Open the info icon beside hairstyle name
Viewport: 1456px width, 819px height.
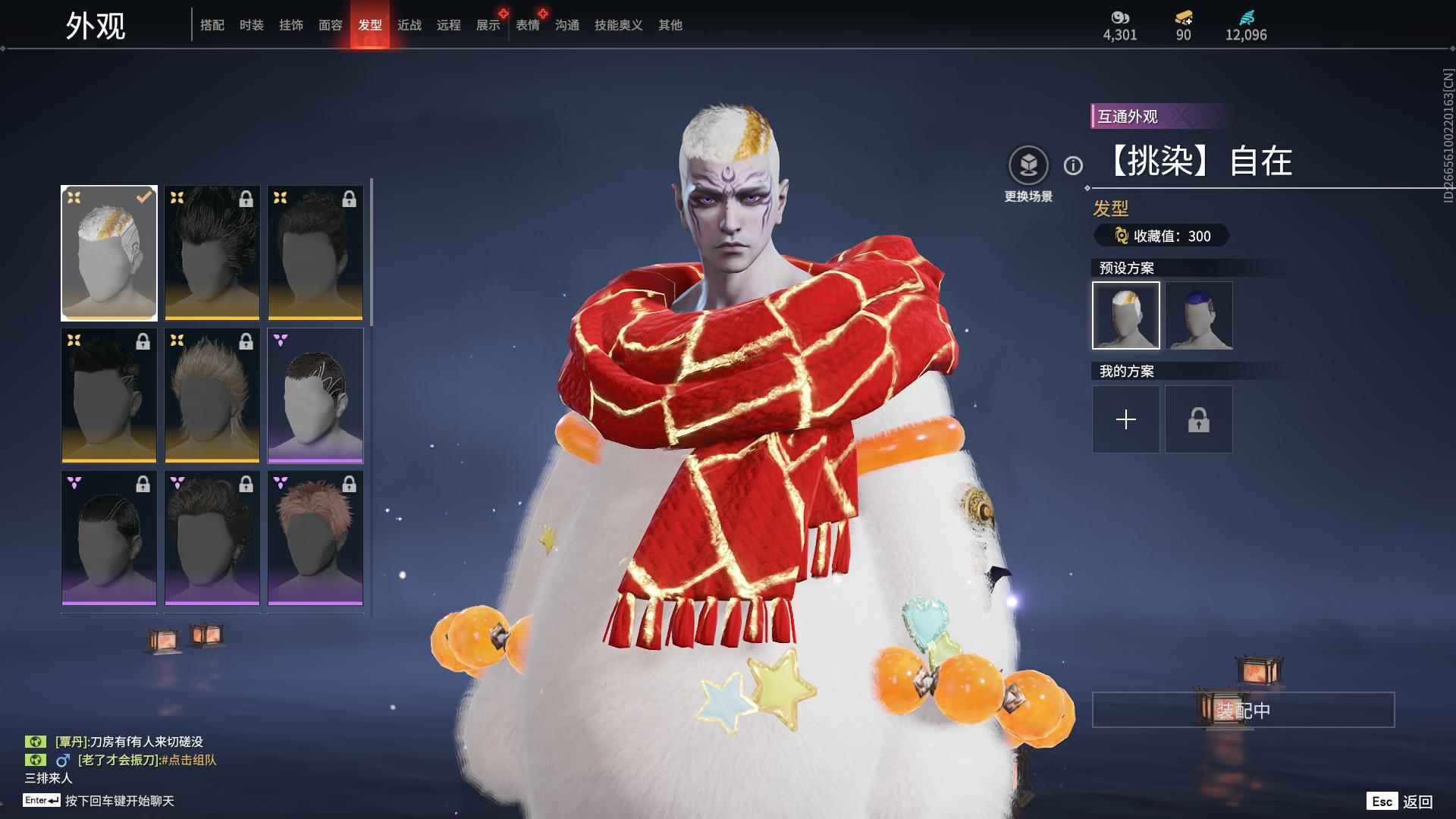click(1073, 165)
